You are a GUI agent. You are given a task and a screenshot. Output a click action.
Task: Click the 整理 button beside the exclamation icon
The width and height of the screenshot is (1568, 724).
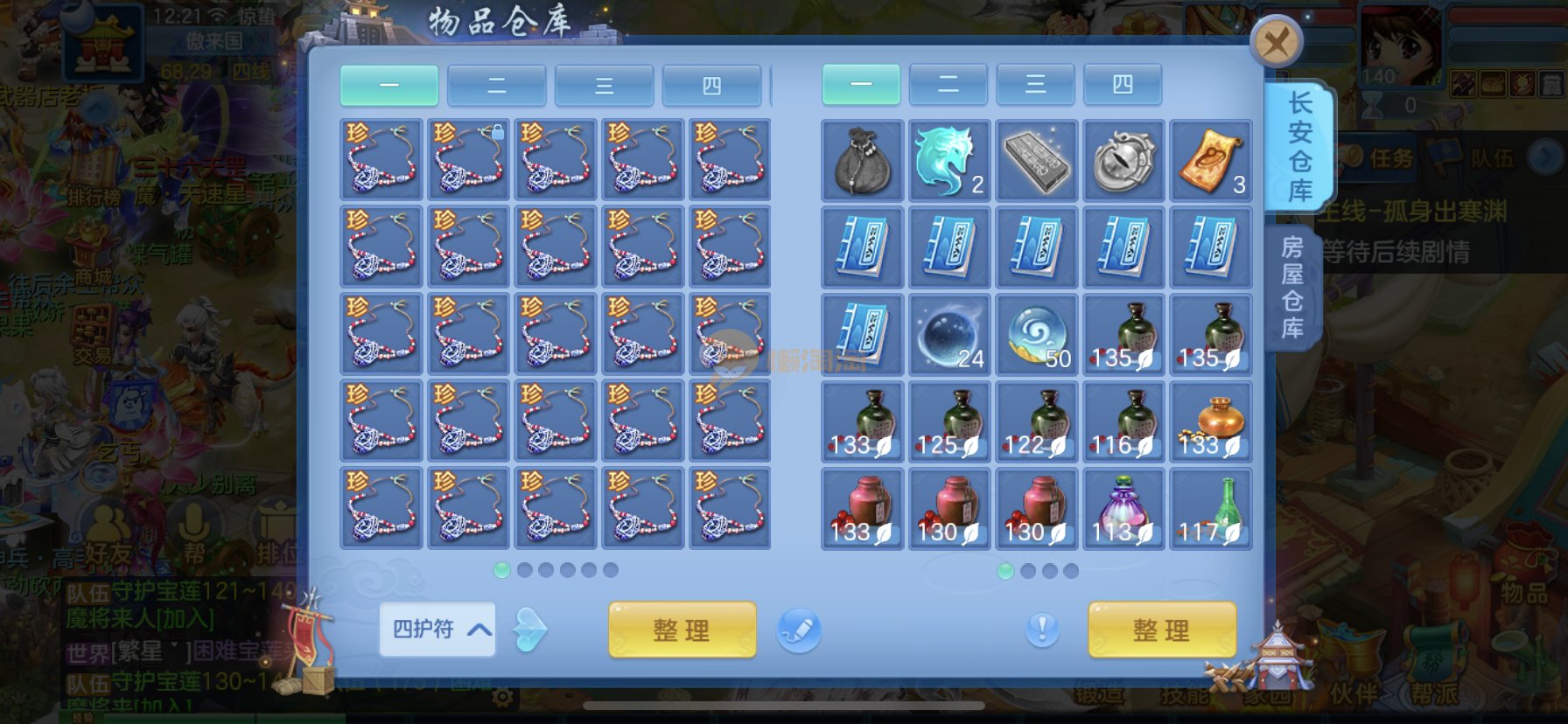(1161, 630)
